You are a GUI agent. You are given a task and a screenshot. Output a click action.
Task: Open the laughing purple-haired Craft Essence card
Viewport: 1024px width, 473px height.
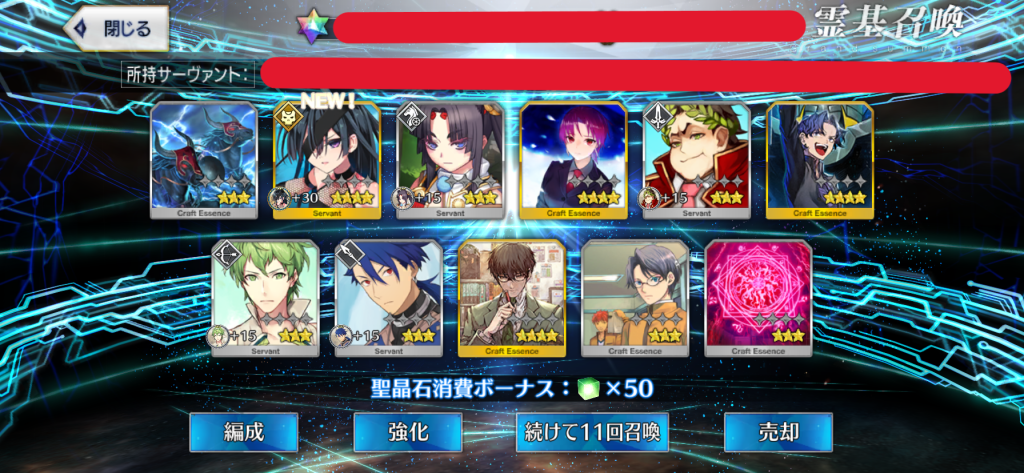819,160
